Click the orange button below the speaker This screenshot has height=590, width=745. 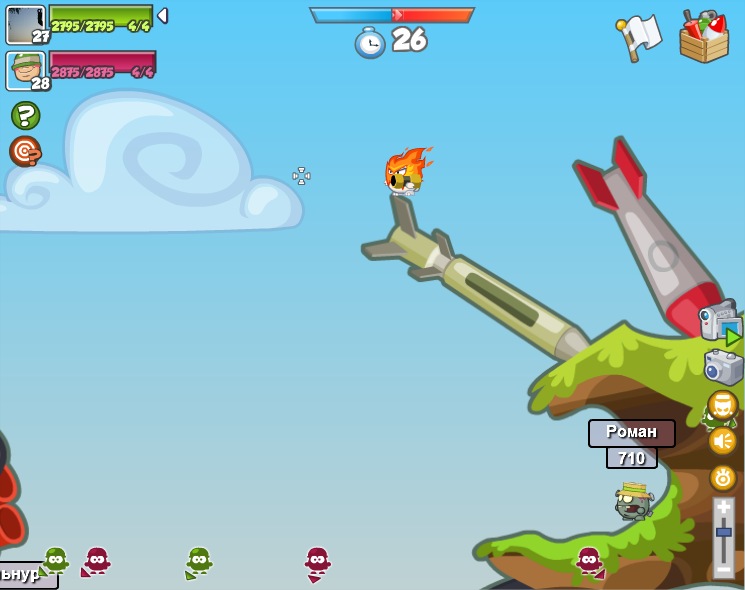pos(722,477)
